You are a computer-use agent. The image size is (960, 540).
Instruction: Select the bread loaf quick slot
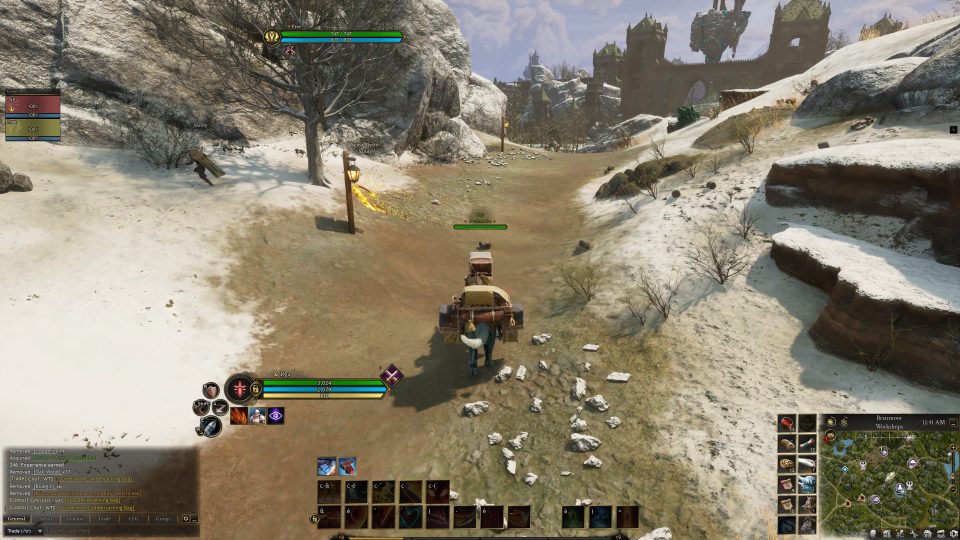point(787,444)
